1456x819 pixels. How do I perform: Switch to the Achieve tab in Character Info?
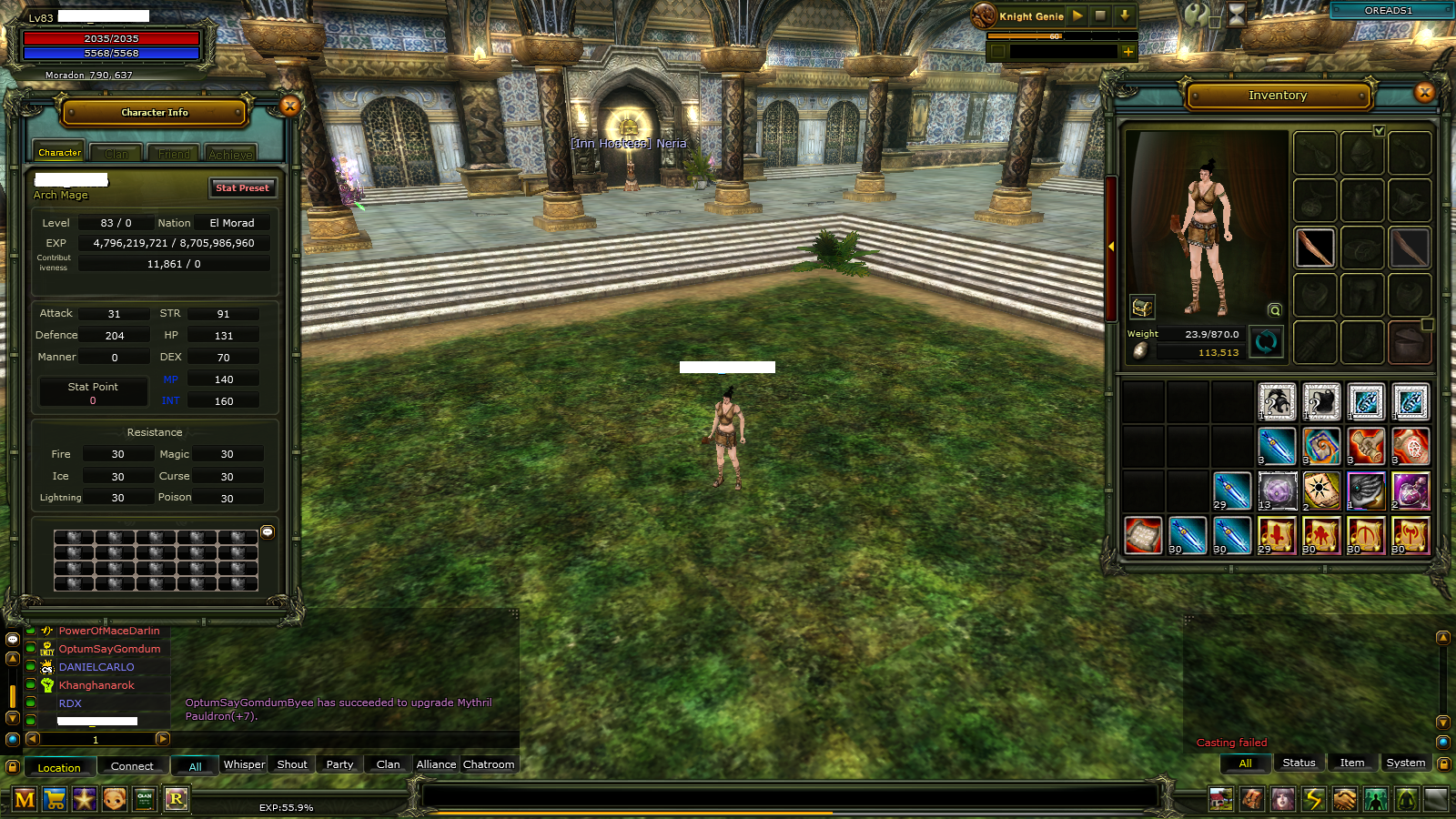(x=230, y=153)
